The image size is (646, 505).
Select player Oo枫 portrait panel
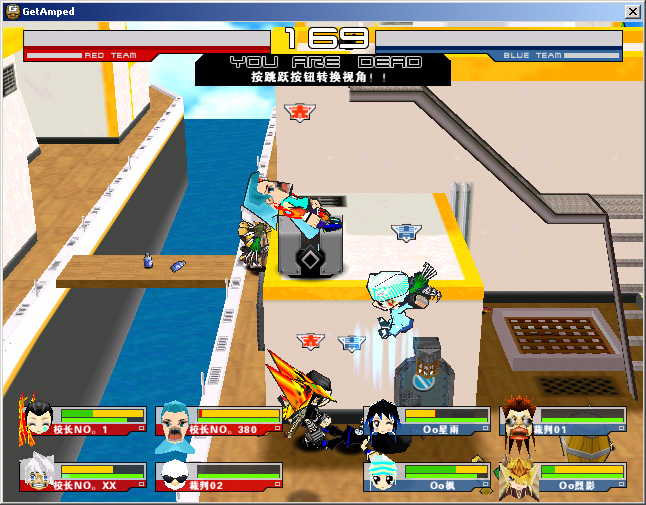428,476
